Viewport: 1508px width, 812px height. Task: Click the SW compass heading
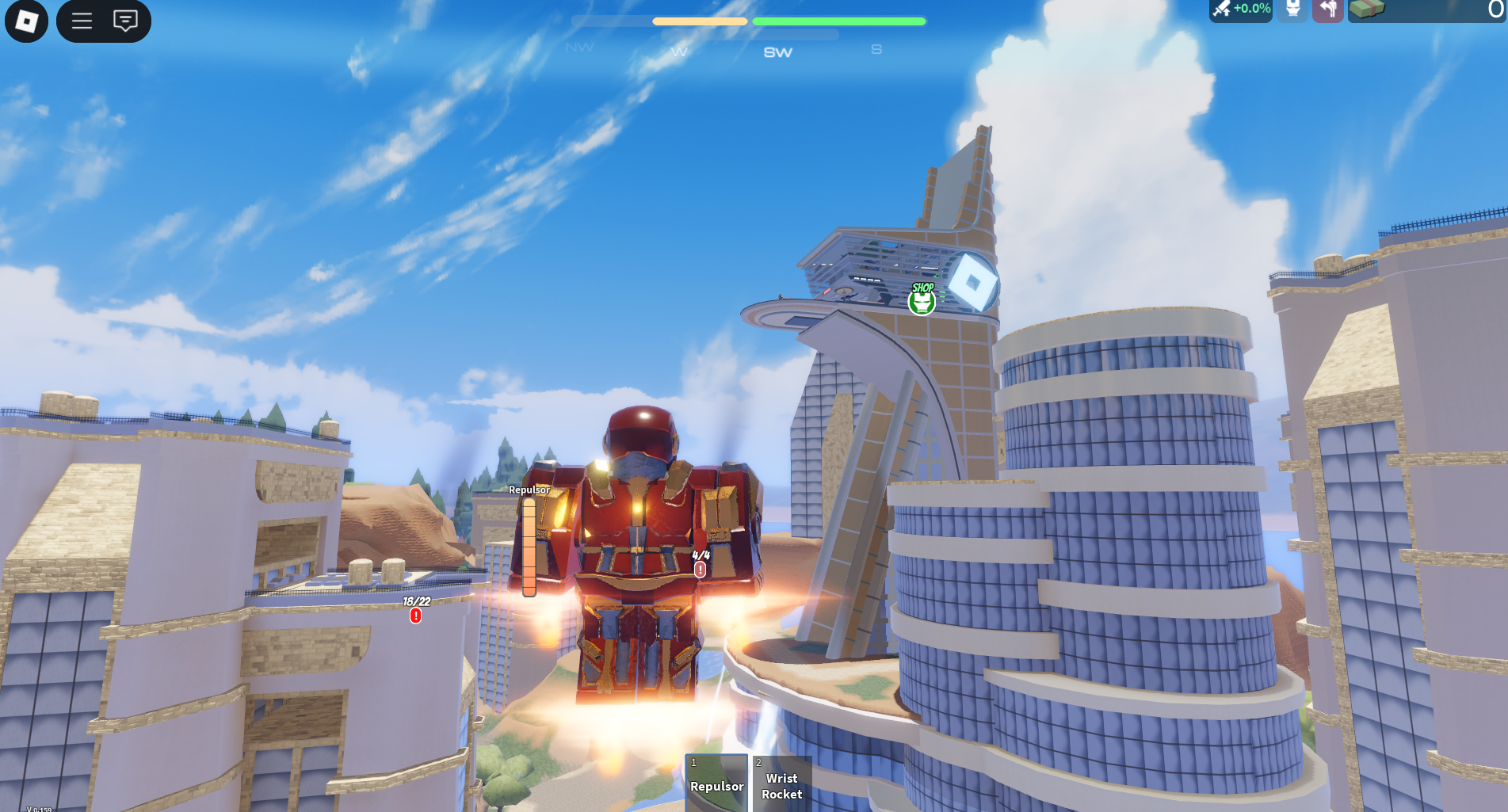point(777,52)
